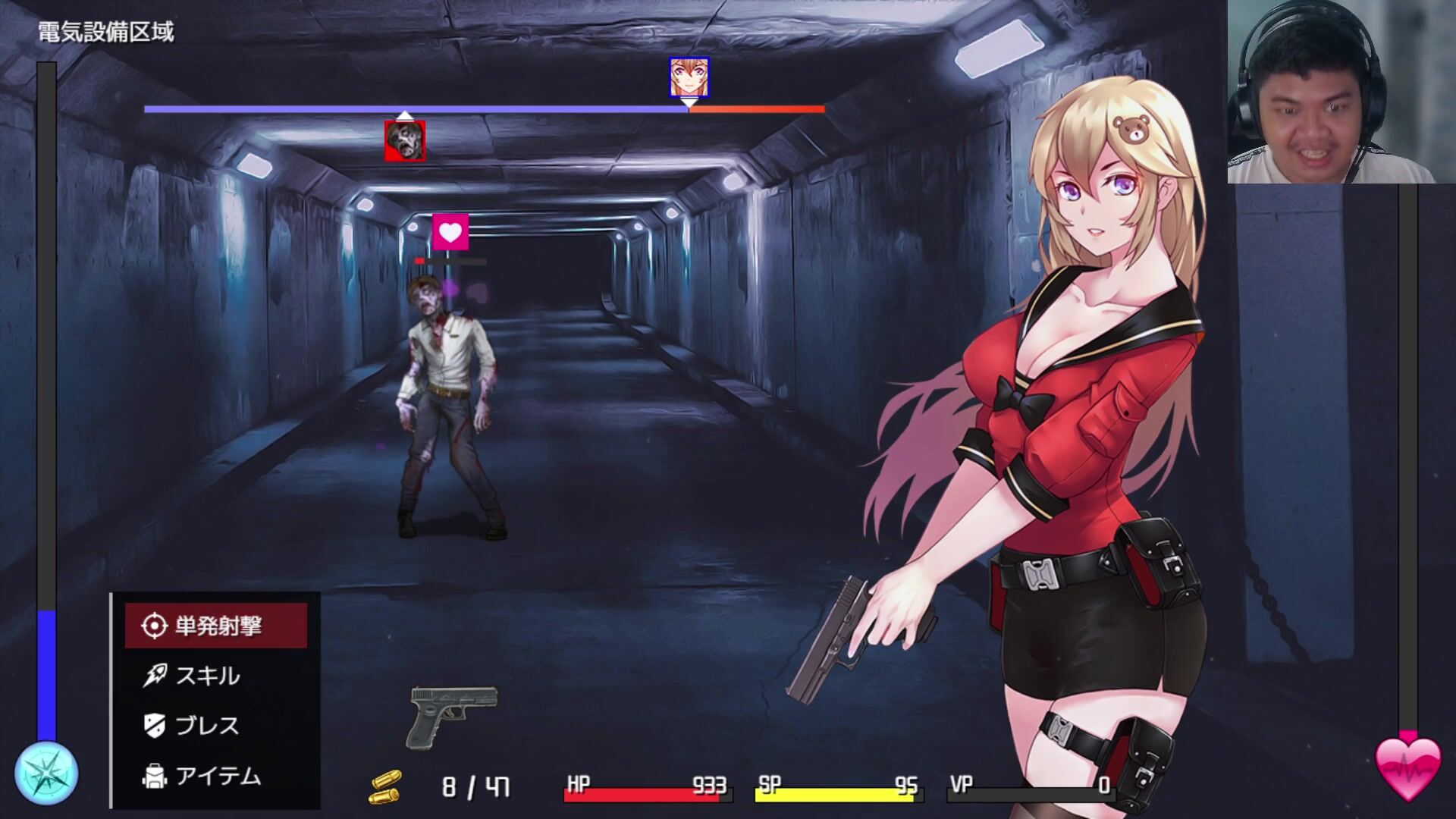This screenshot has width=1456, height=819.
Task: Click the pink heartbeat heart icon
Action: [1408, 769]
